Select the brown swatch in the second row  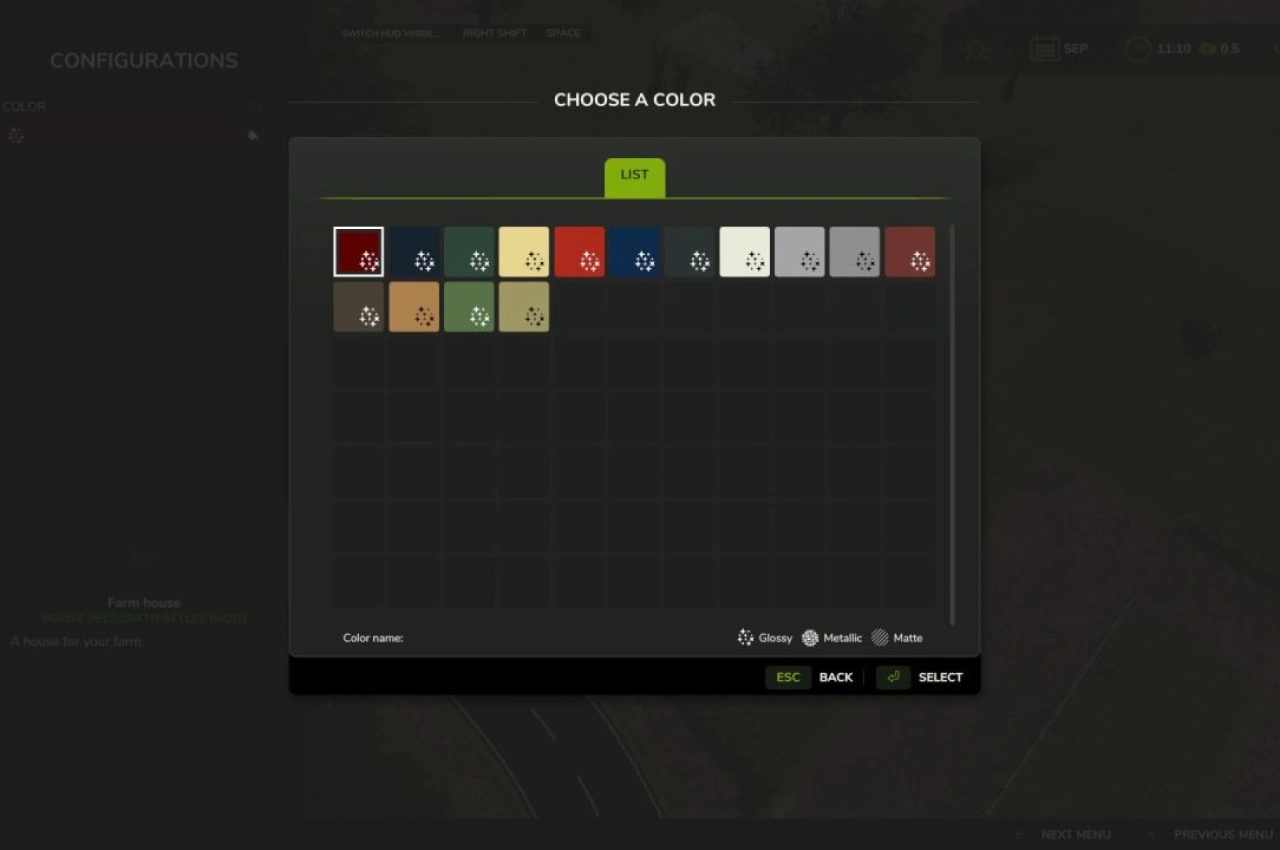coord(358,307)
